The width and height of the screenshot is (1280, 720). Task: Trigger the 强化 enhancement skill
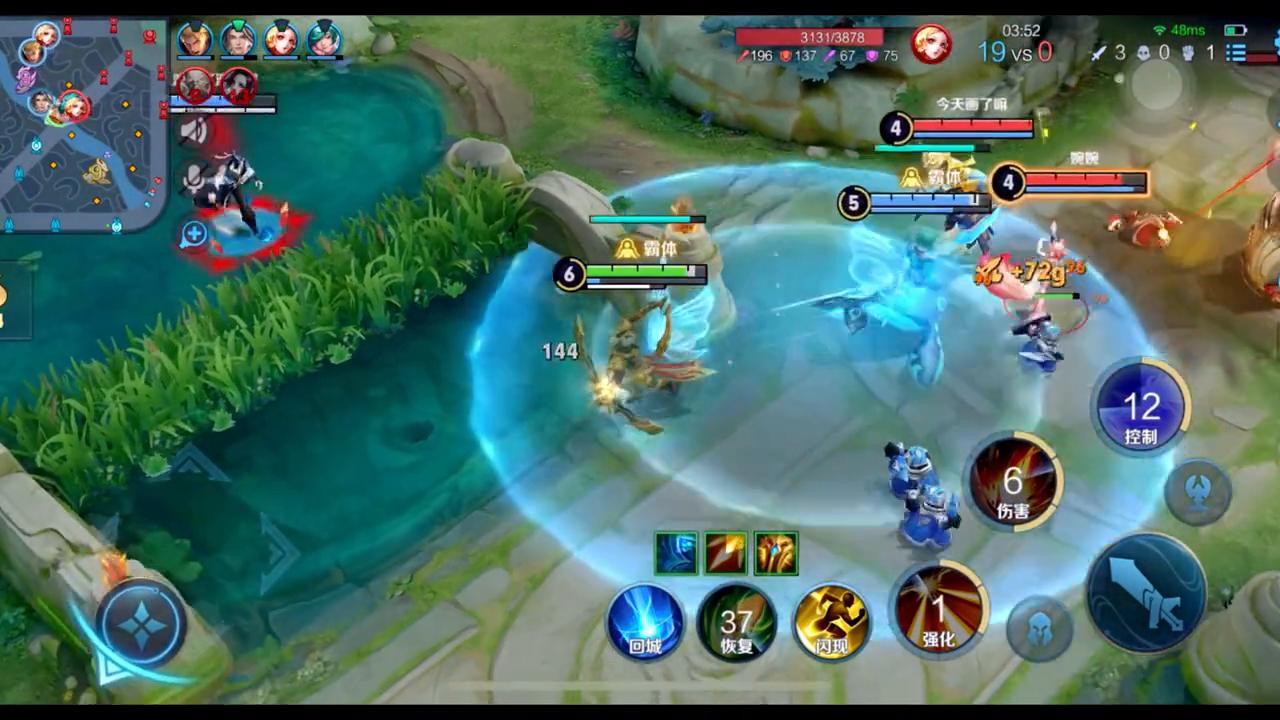(938, 610)
